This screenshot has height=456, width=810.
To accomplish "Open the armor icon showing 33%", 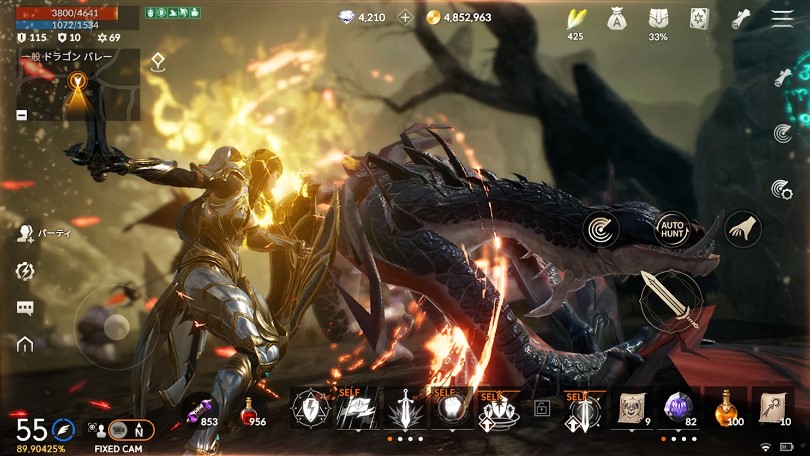I will click(x=658, y=18).
